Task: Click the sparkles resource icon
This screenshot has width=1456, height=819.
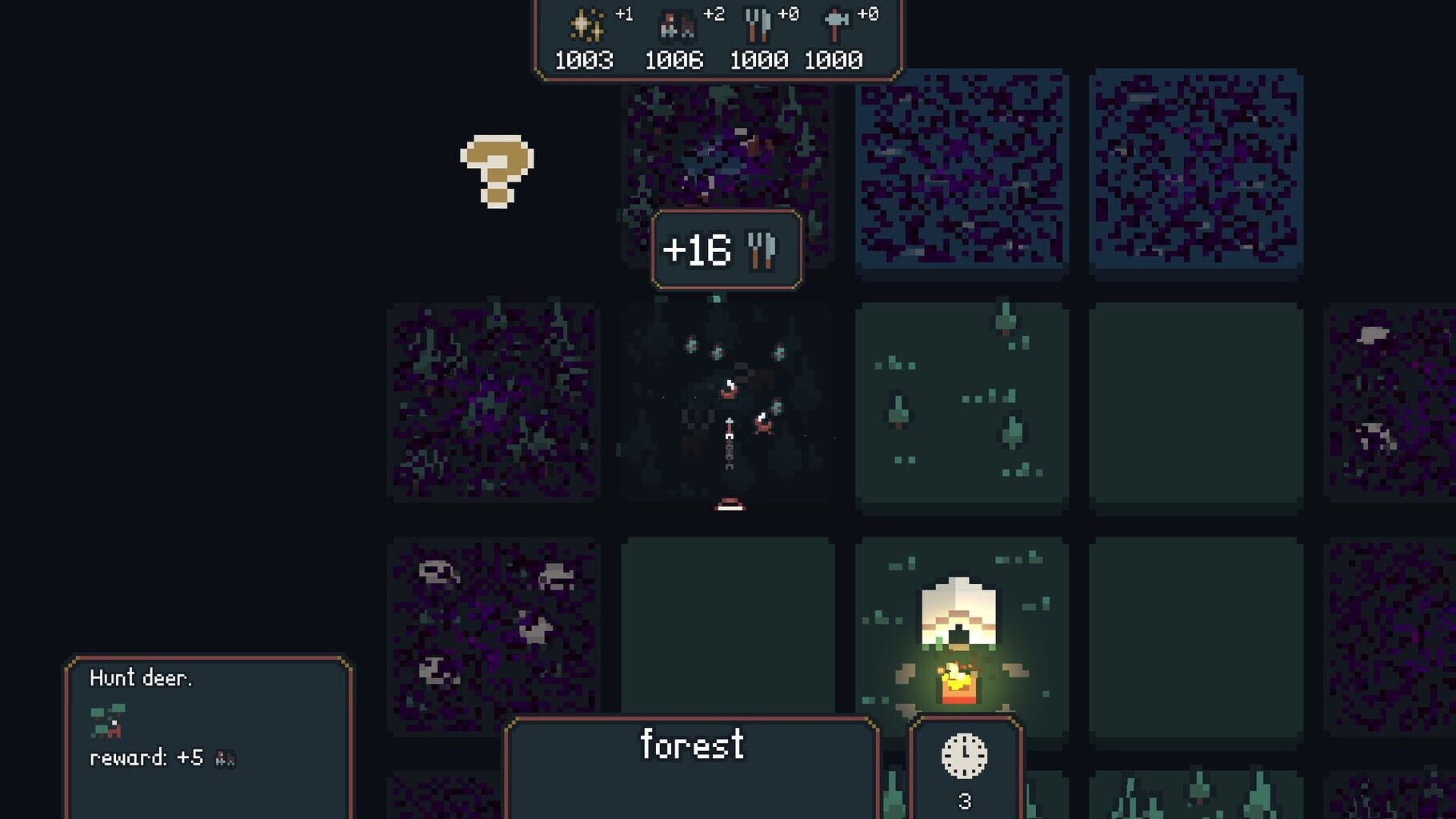Action: click(585, 22)
